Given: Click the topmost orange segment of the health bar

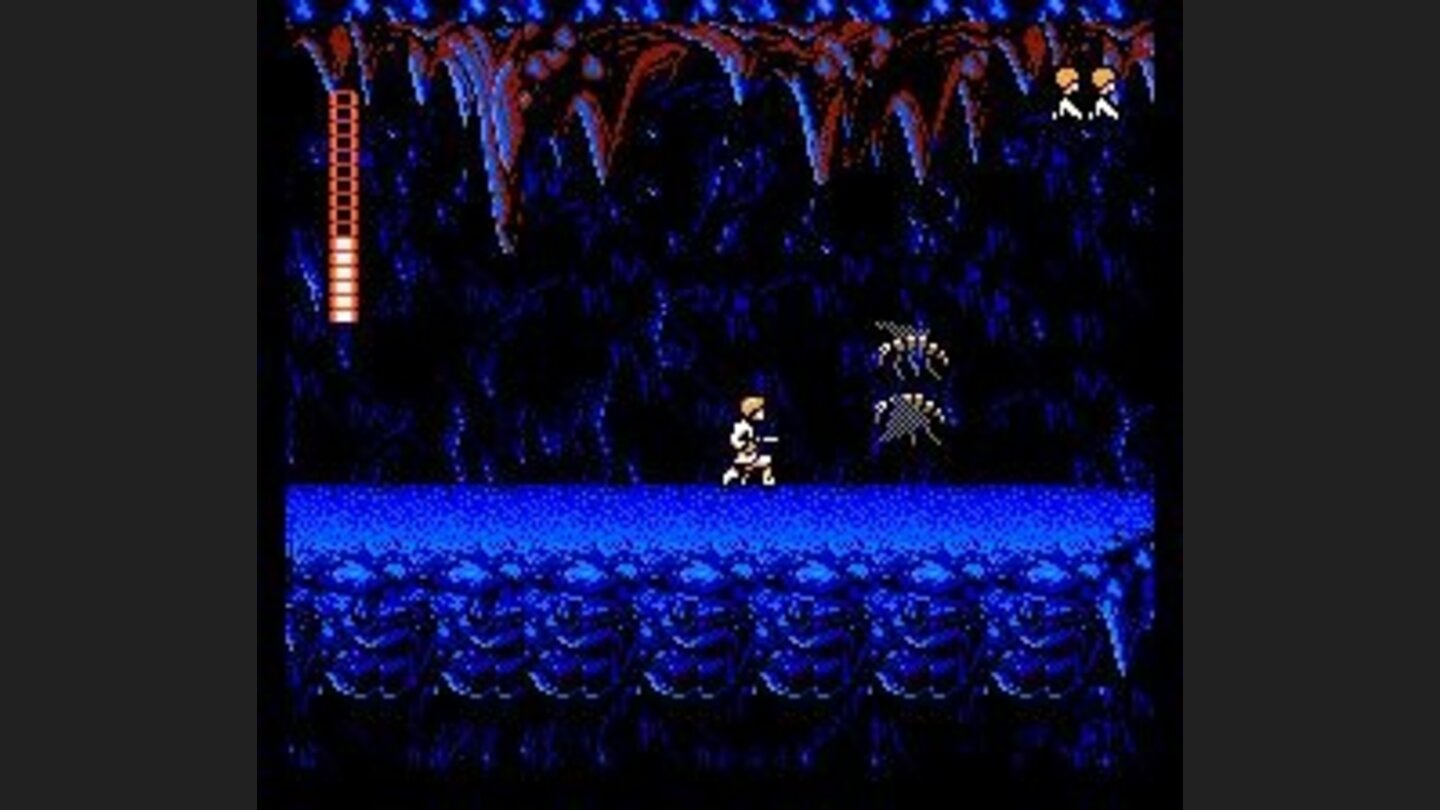Looking at the screenshot, I should coord(345,100).
